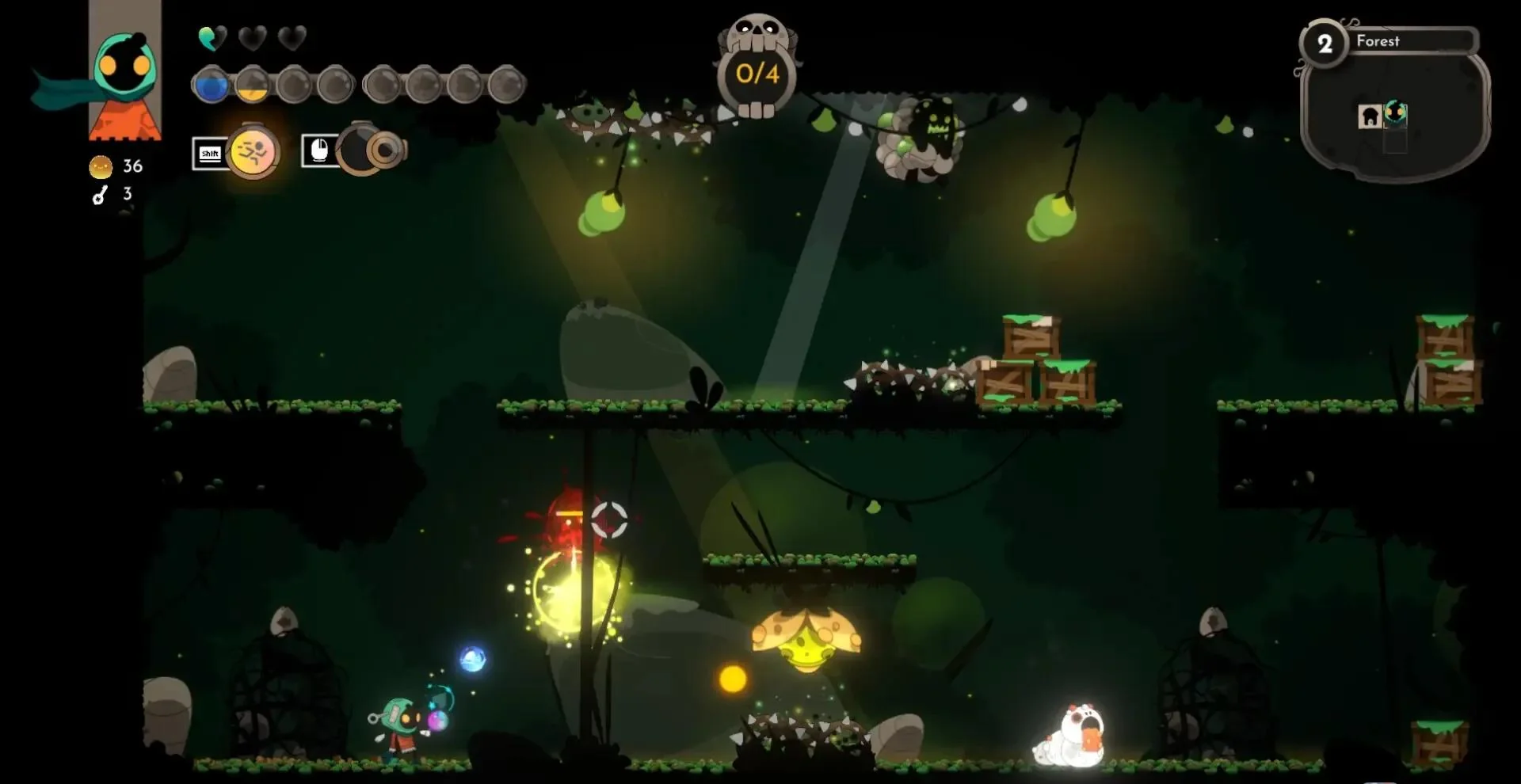1521x784 pixels.
Task: Click the player head marker on minimap
Action: coord(1395,113)
